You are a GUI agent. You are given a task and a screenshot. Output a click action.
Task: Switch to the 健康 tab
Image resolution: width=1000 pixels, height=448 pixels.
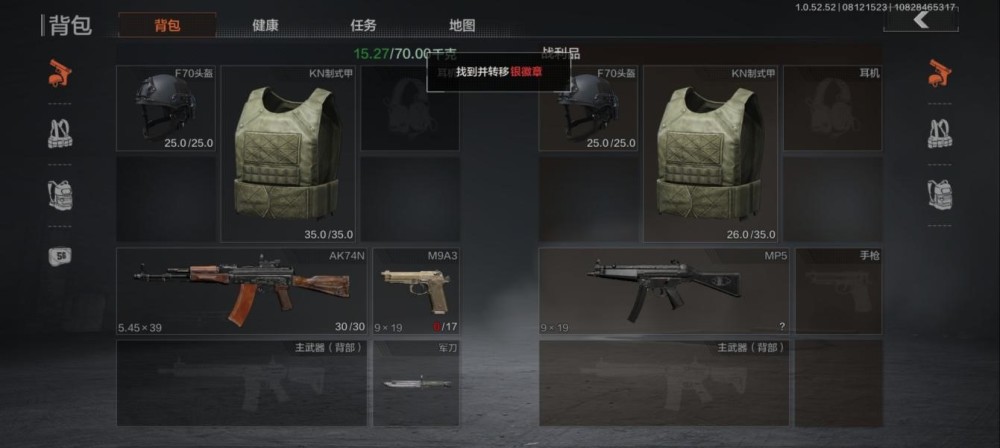[265, 25]
